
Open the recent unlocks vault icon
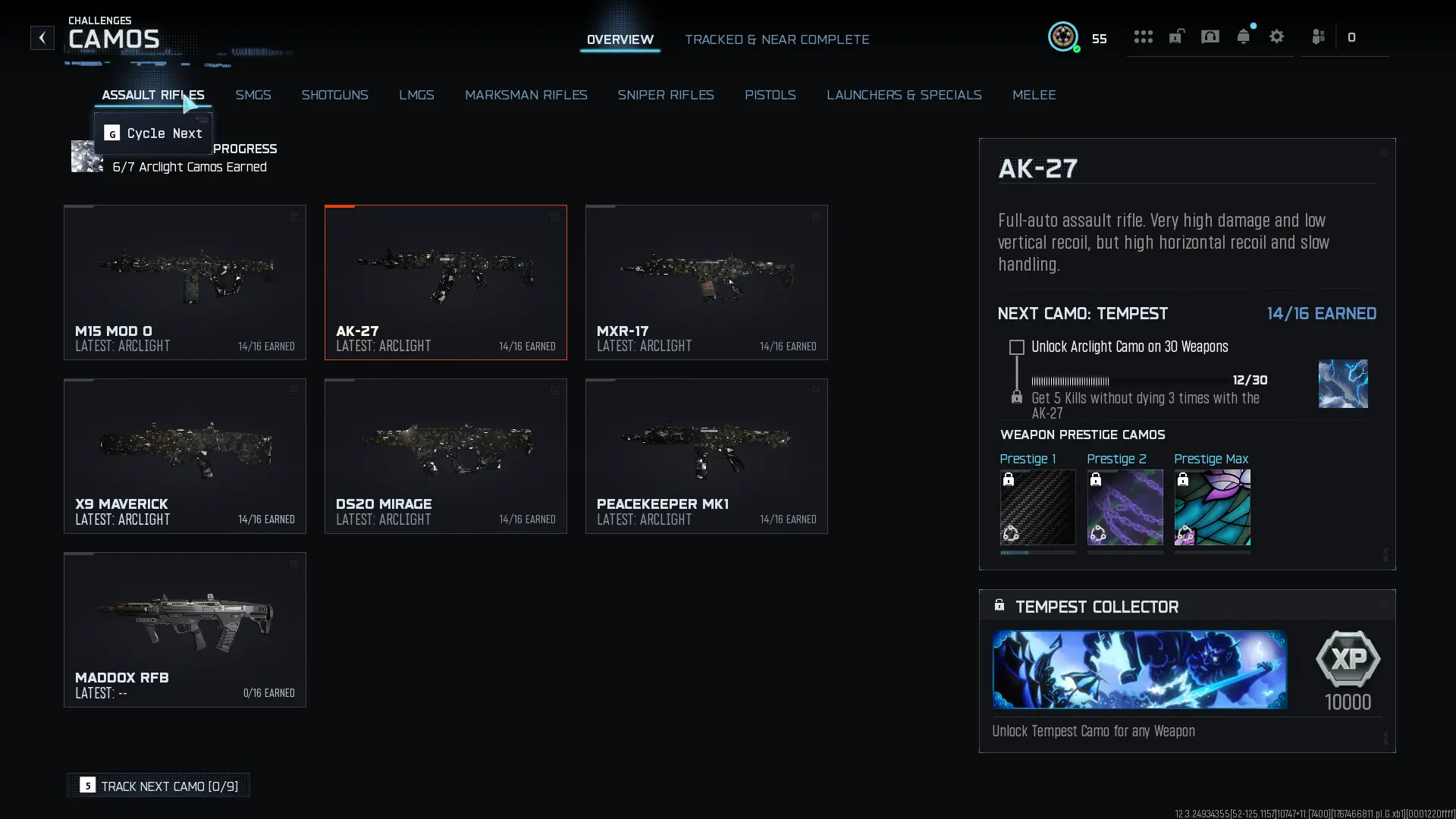coord(1176,36)
